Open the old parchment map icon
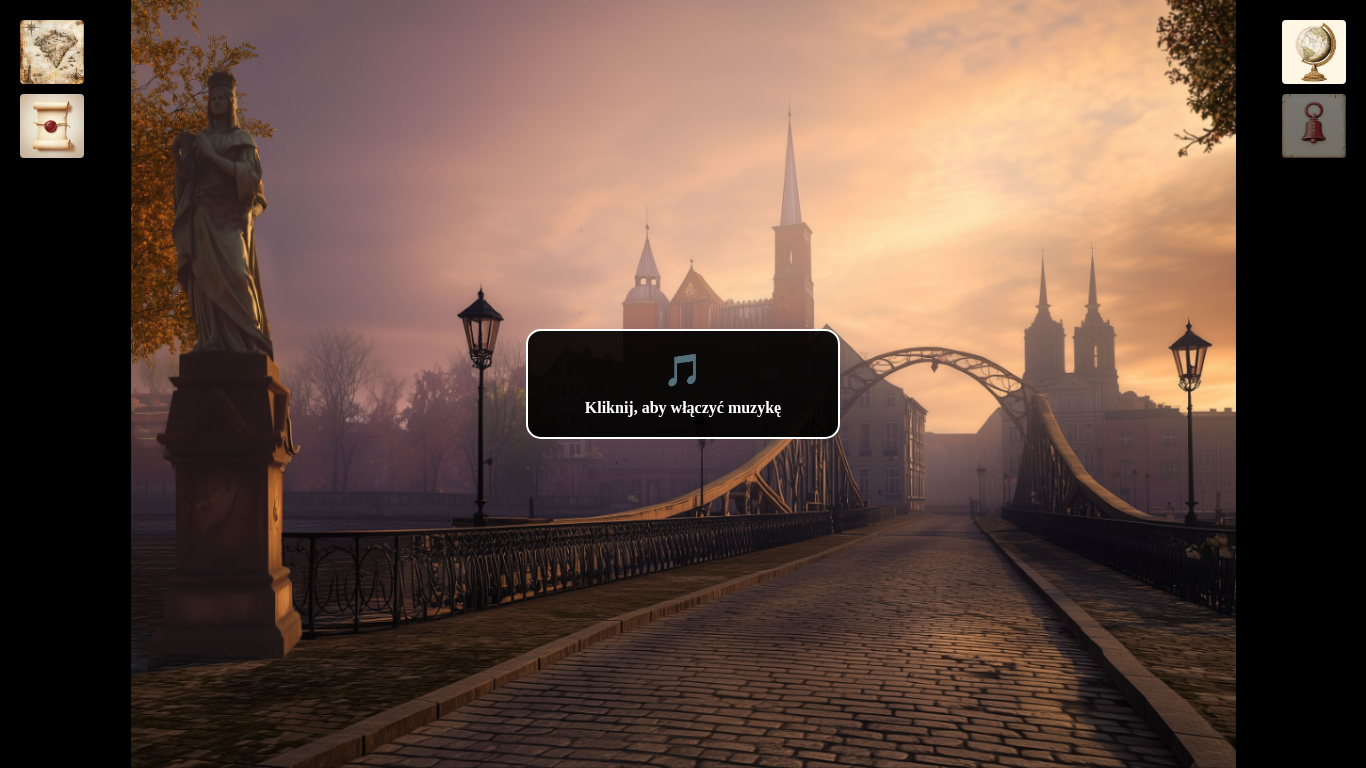Screen dimensions: 1366x768 coord(52,52)
